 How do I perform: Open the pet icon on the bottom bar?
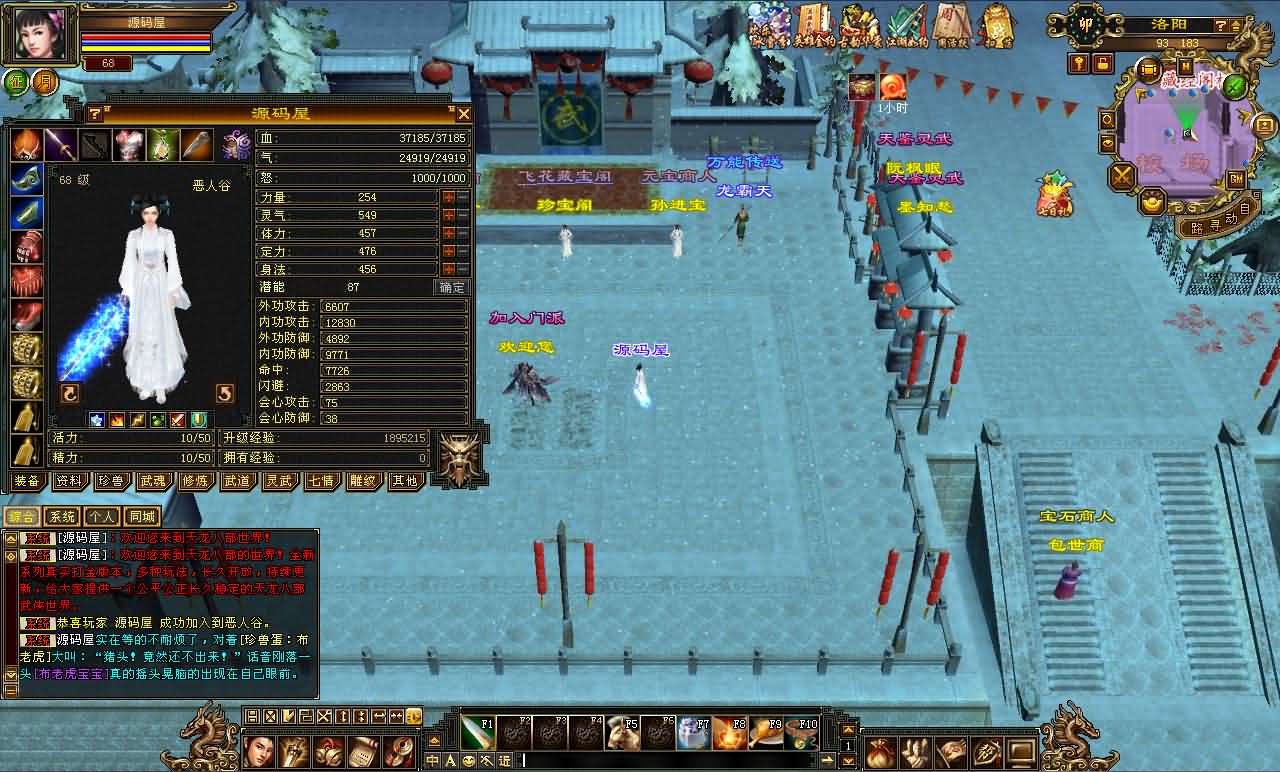[330, 751]
